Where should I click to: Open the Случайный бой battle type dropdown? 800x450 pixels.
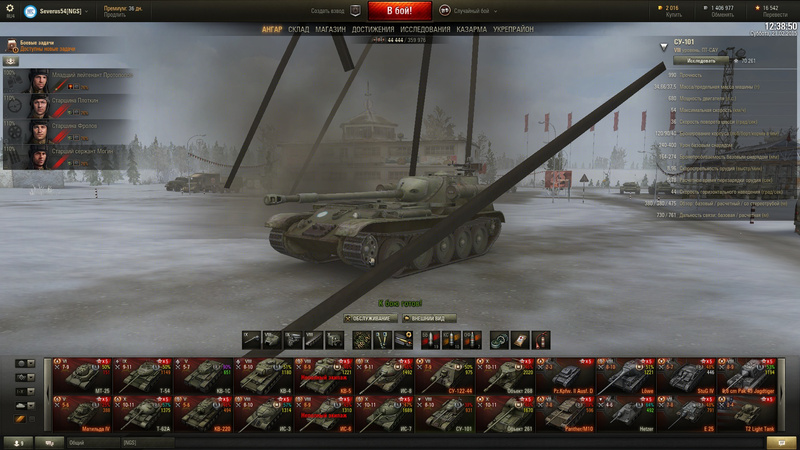pos(470,10)
